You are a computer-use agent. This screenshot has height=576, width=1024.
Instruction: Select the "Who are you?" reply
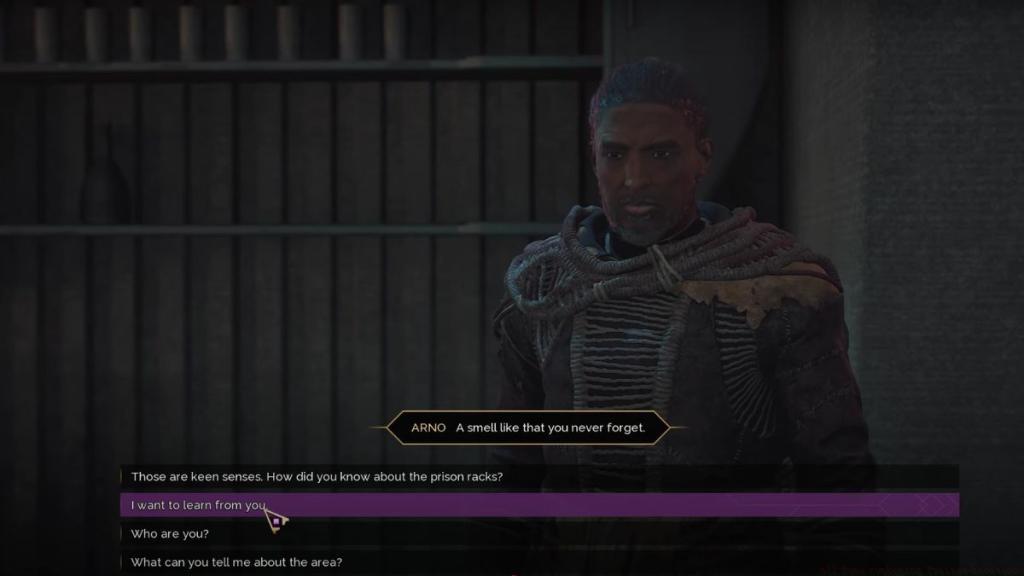[x=170, y=534]
